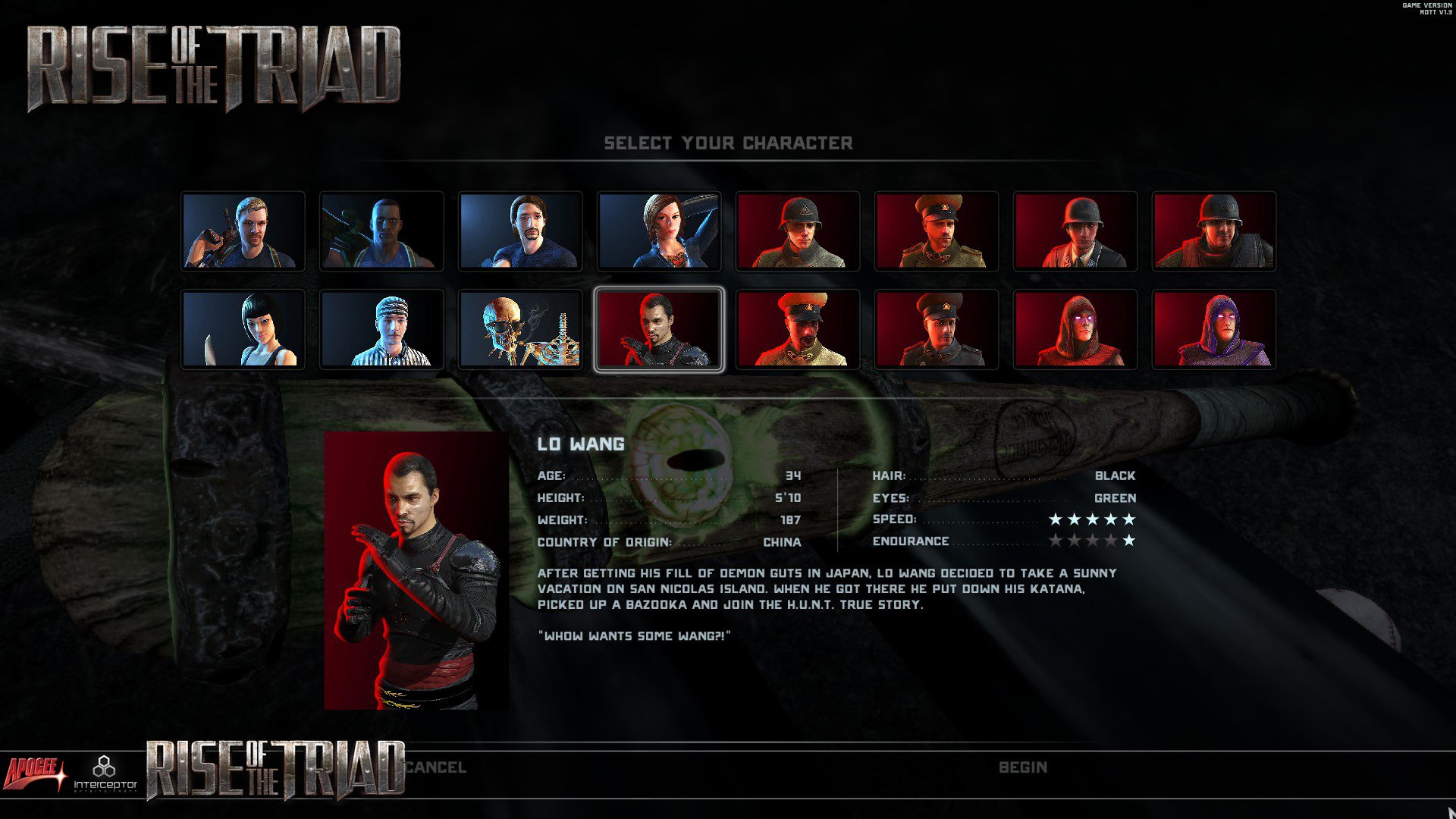The width and height of the screenshot is (1456, 819).
Task: Choose the helmeted soldier in black uniform
Action: point(1075,231)
